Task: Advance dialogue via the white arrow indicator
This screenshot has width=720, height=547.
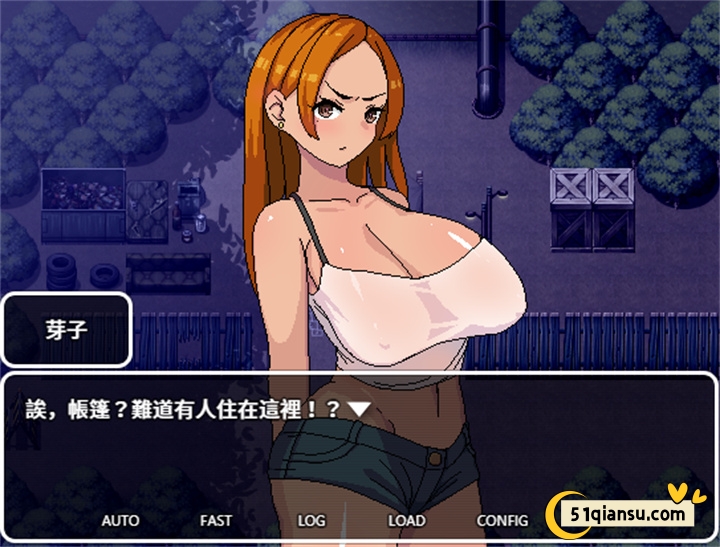Action: click(359, 409)
